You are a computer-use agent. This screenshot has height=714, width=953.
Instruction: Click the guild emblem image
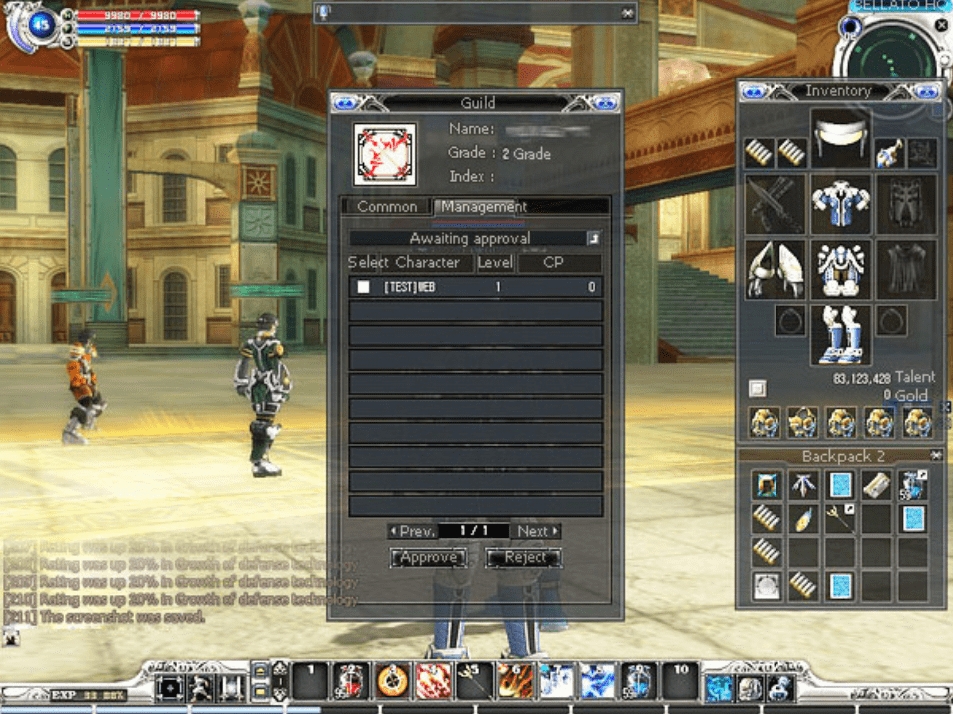[385, 154]
